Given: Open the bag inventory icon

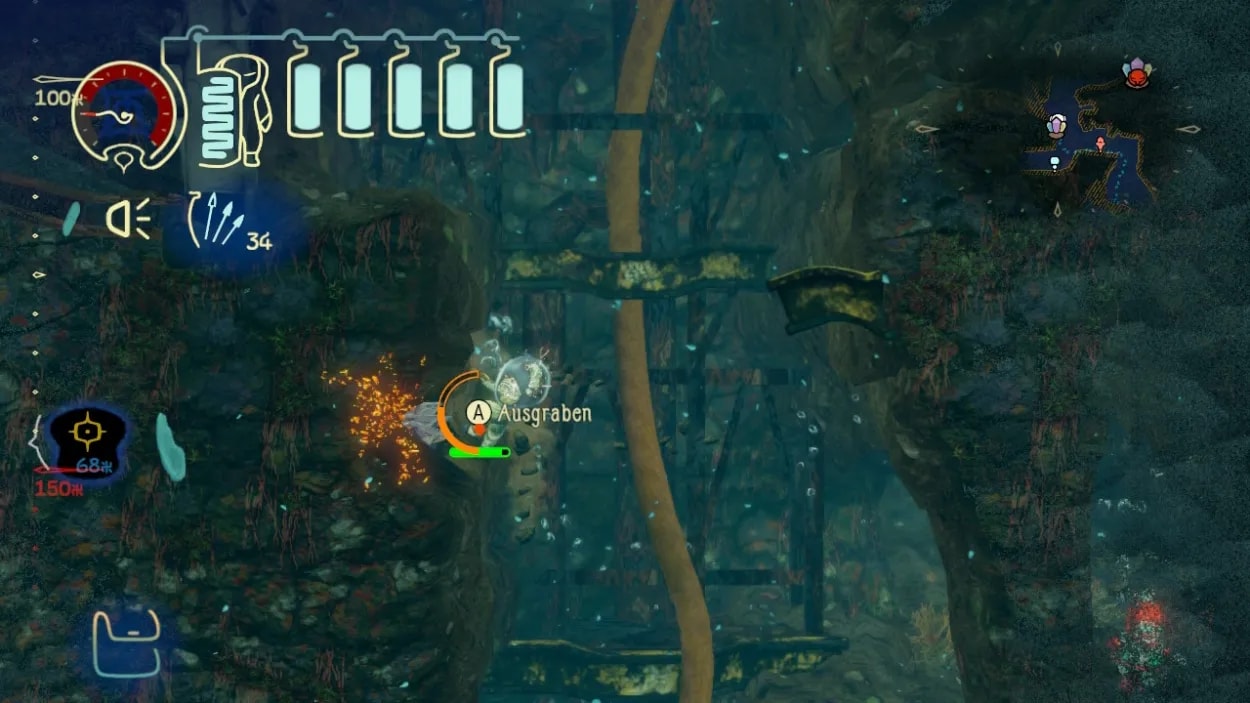Looking at the screenshot, I should pyautogui.click(x=126, y=644).
